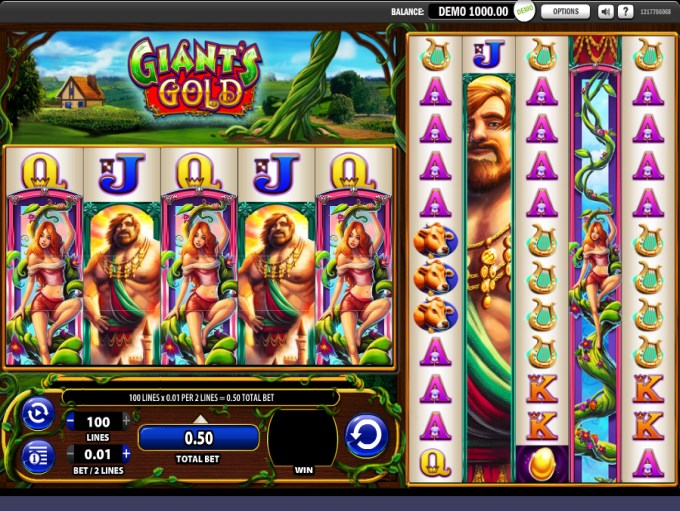Open the paytable info button

(x=38, y=455)
